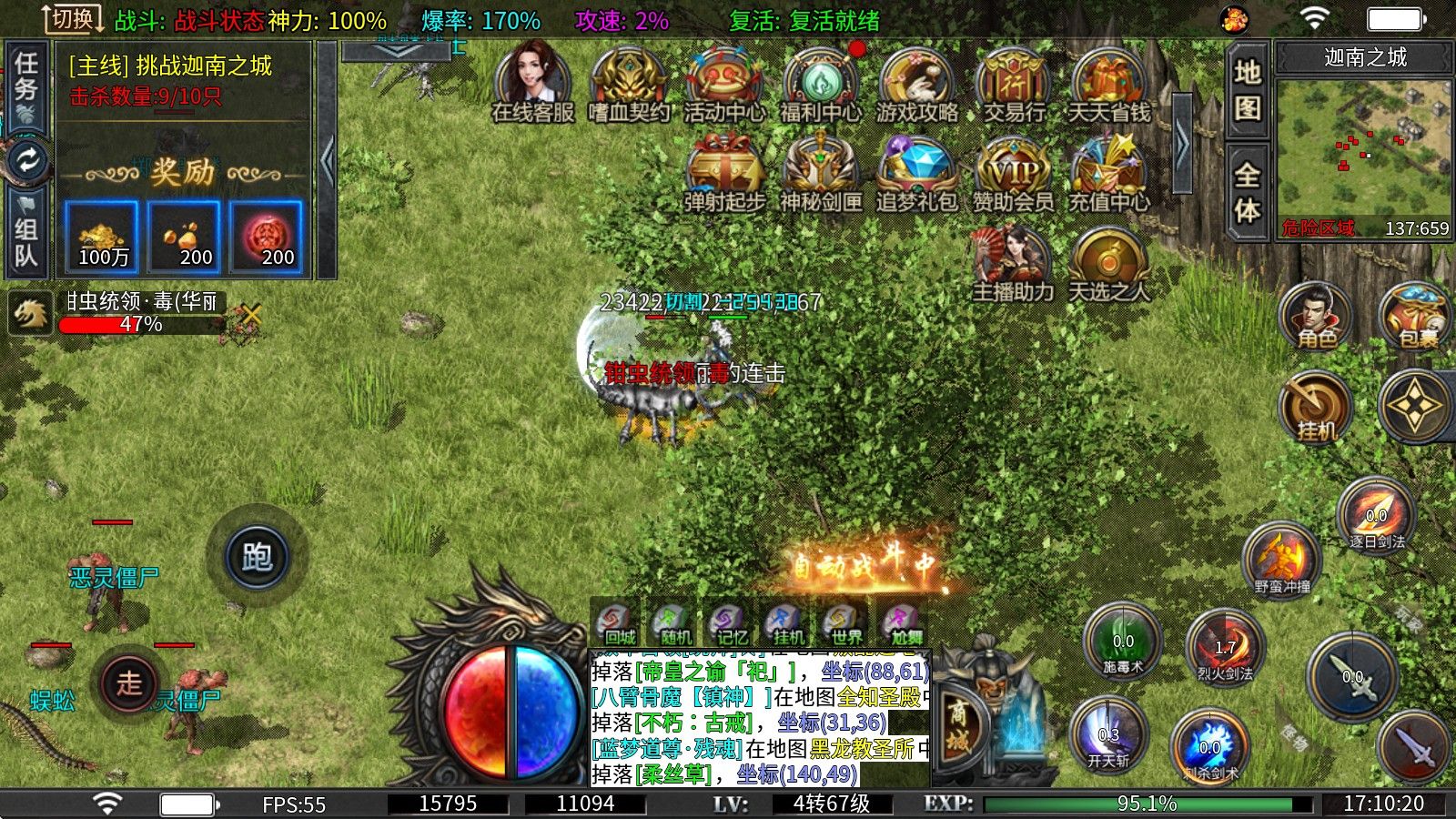
Task: Open the 商城 shop button
Action: (960, 723)
